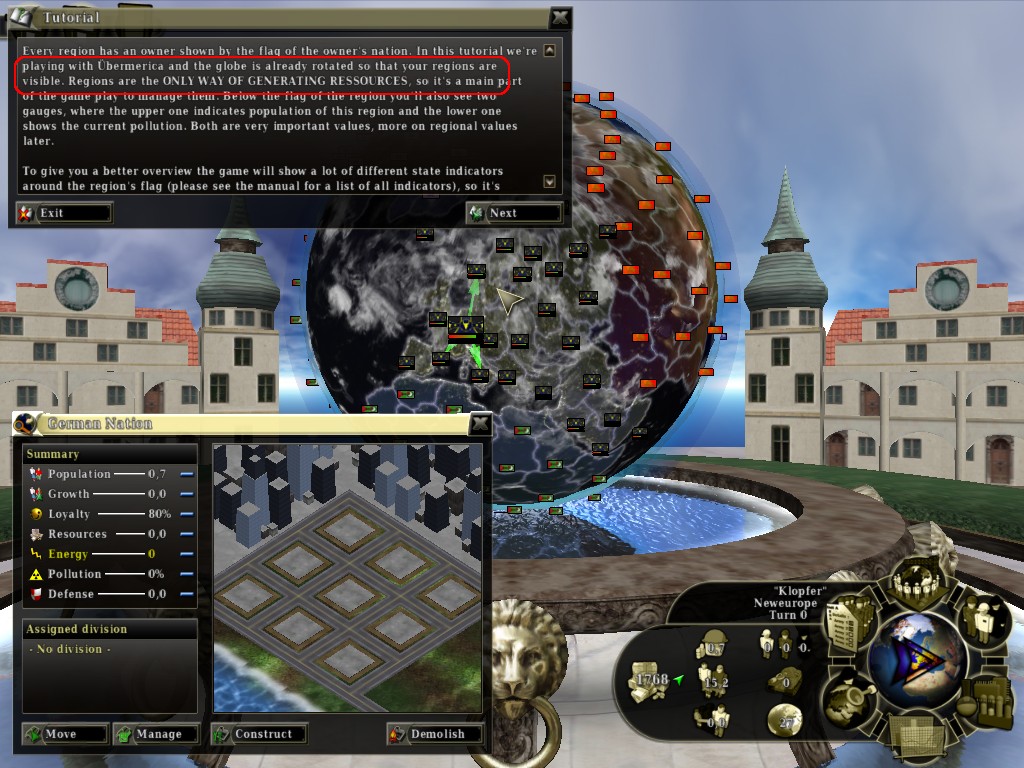Advance the tutorial with Next

click(x=514, y=213)
